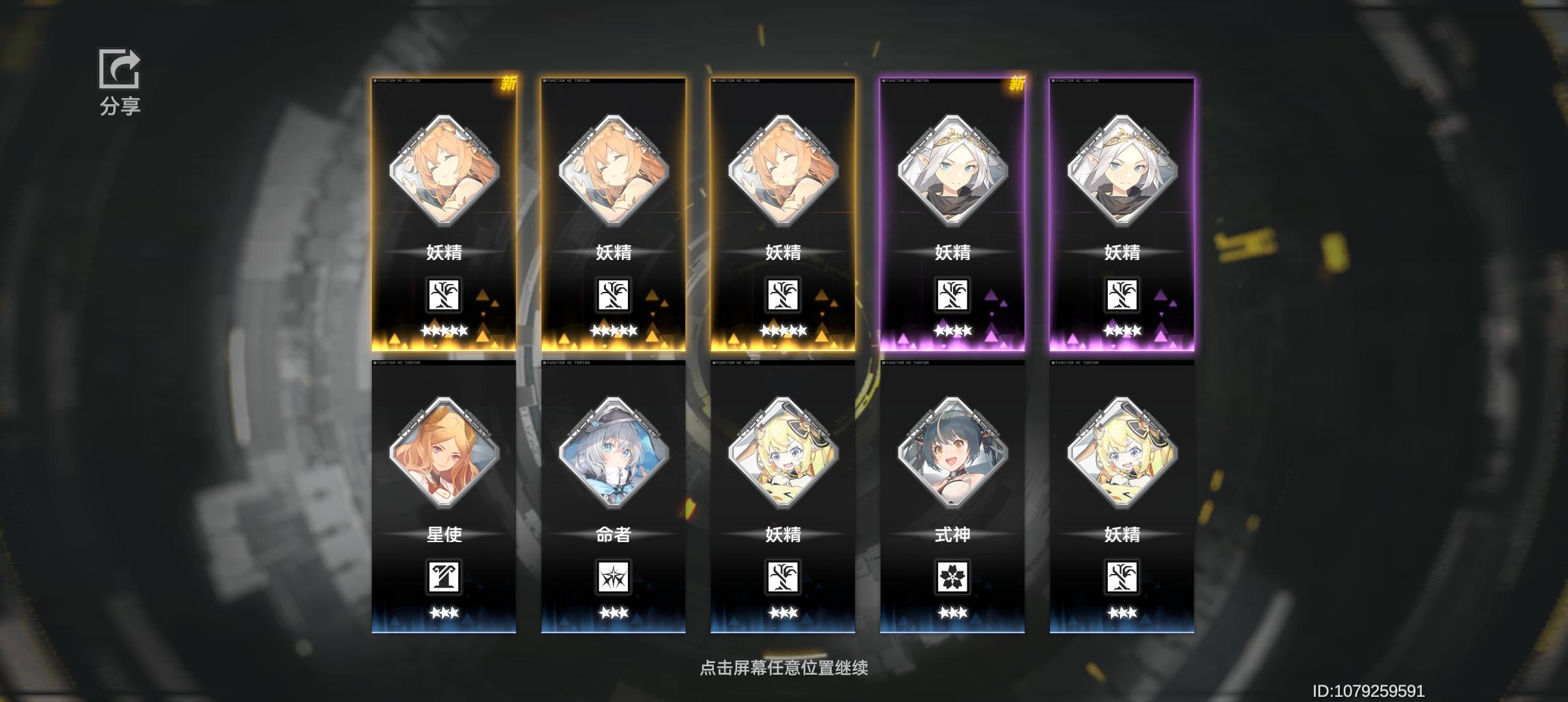Viewport: 1568px width, 702px height.
Task: Click the element icon on third gold 妖精 card
Action: tap(783, 296)
